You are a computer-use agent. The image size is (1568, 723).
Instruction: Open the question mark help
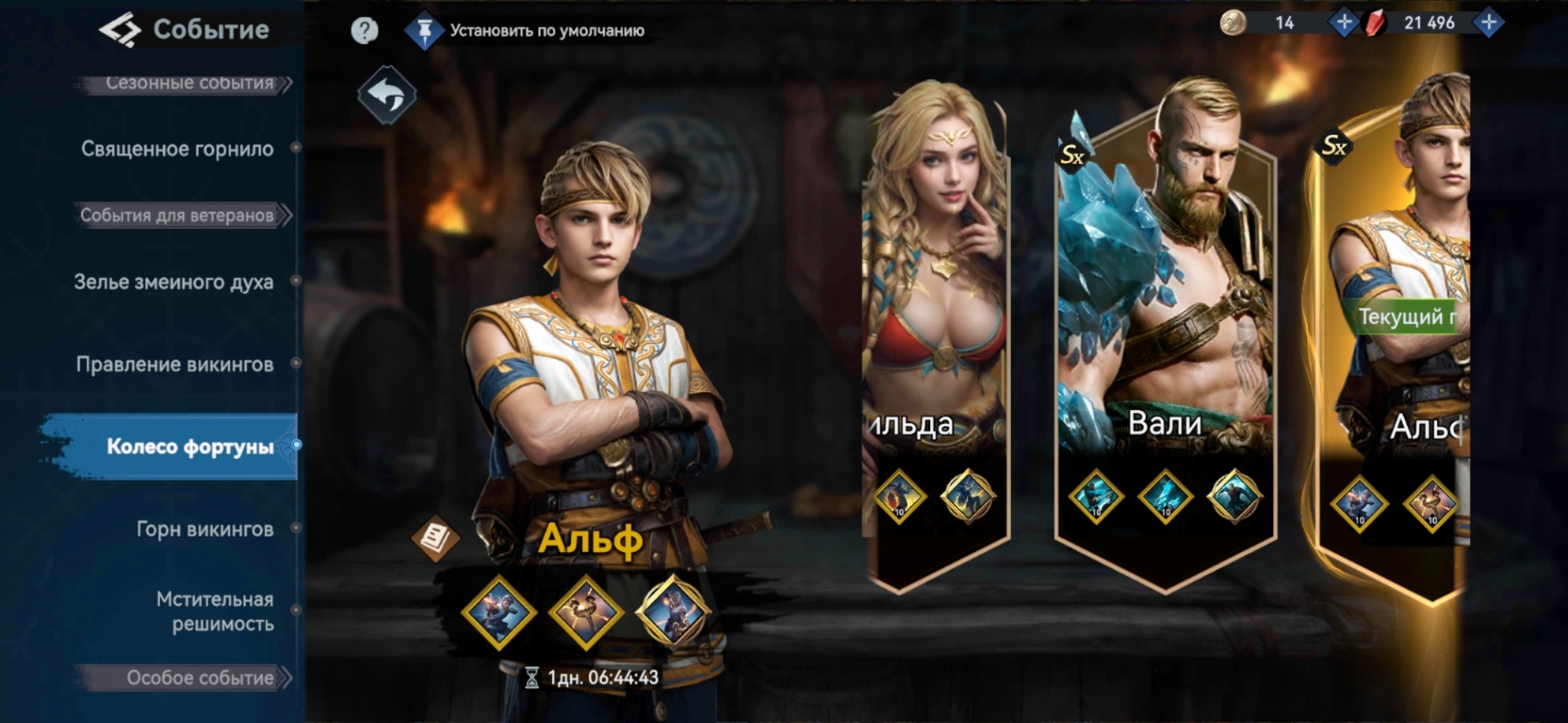364,31
